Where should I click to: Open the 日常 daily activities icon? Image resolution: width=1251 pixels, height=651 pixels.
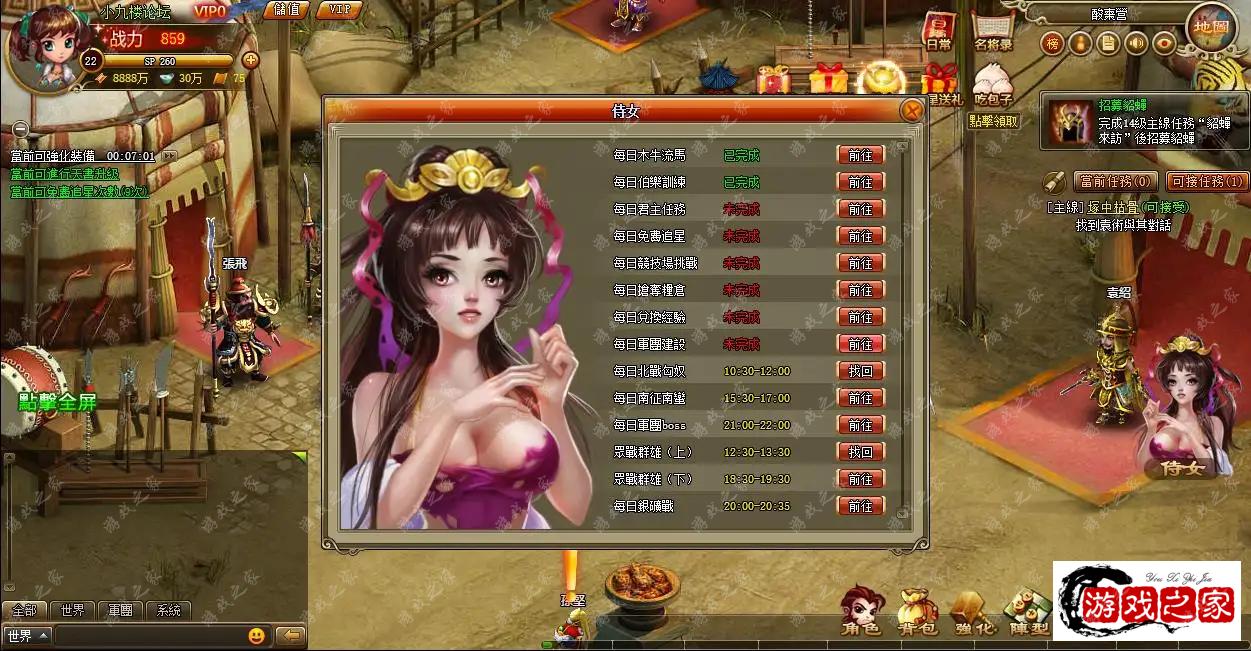938,32
